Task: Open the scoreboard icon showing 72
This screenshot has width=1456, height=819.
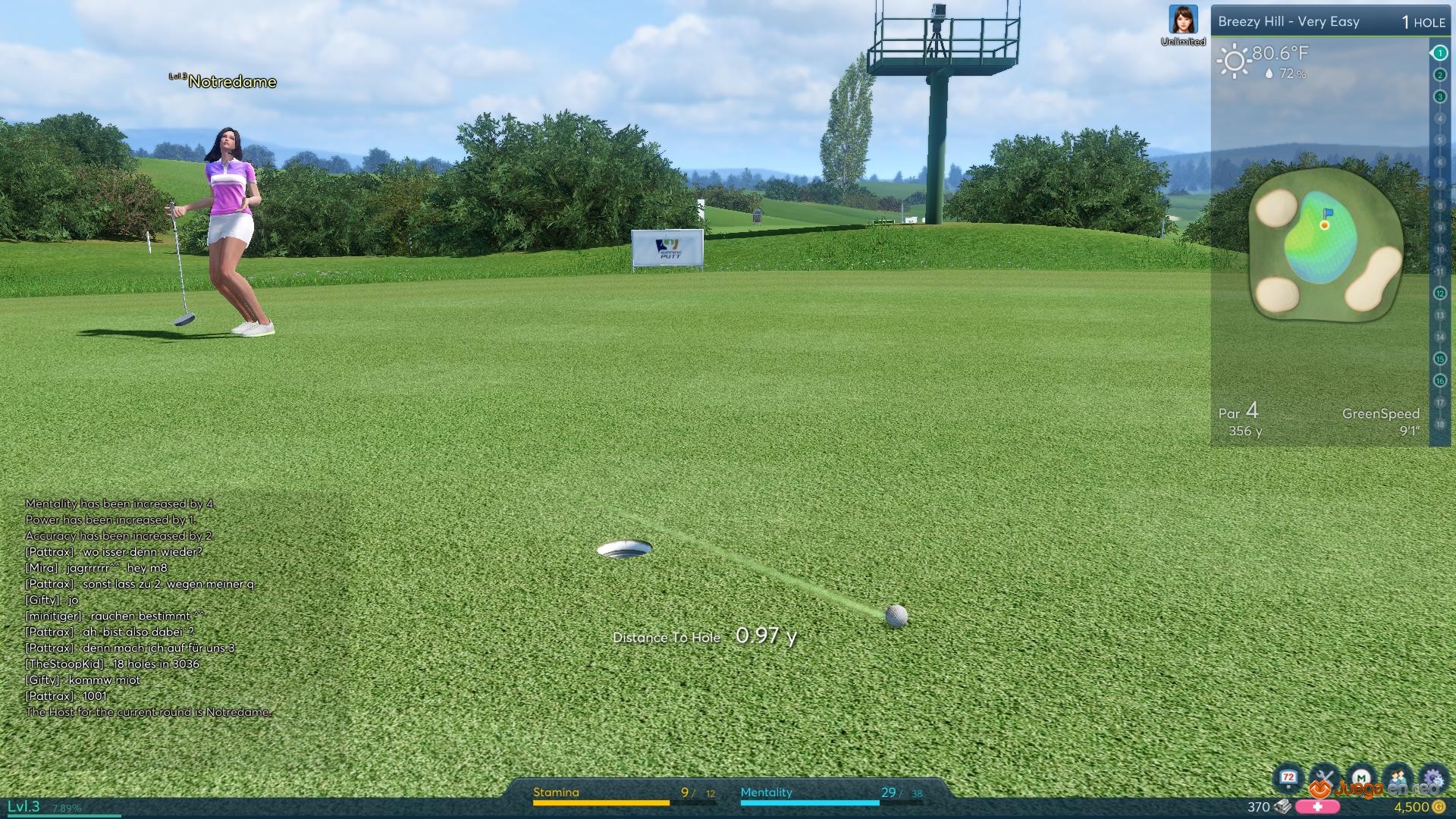Action: [1288, 778]
